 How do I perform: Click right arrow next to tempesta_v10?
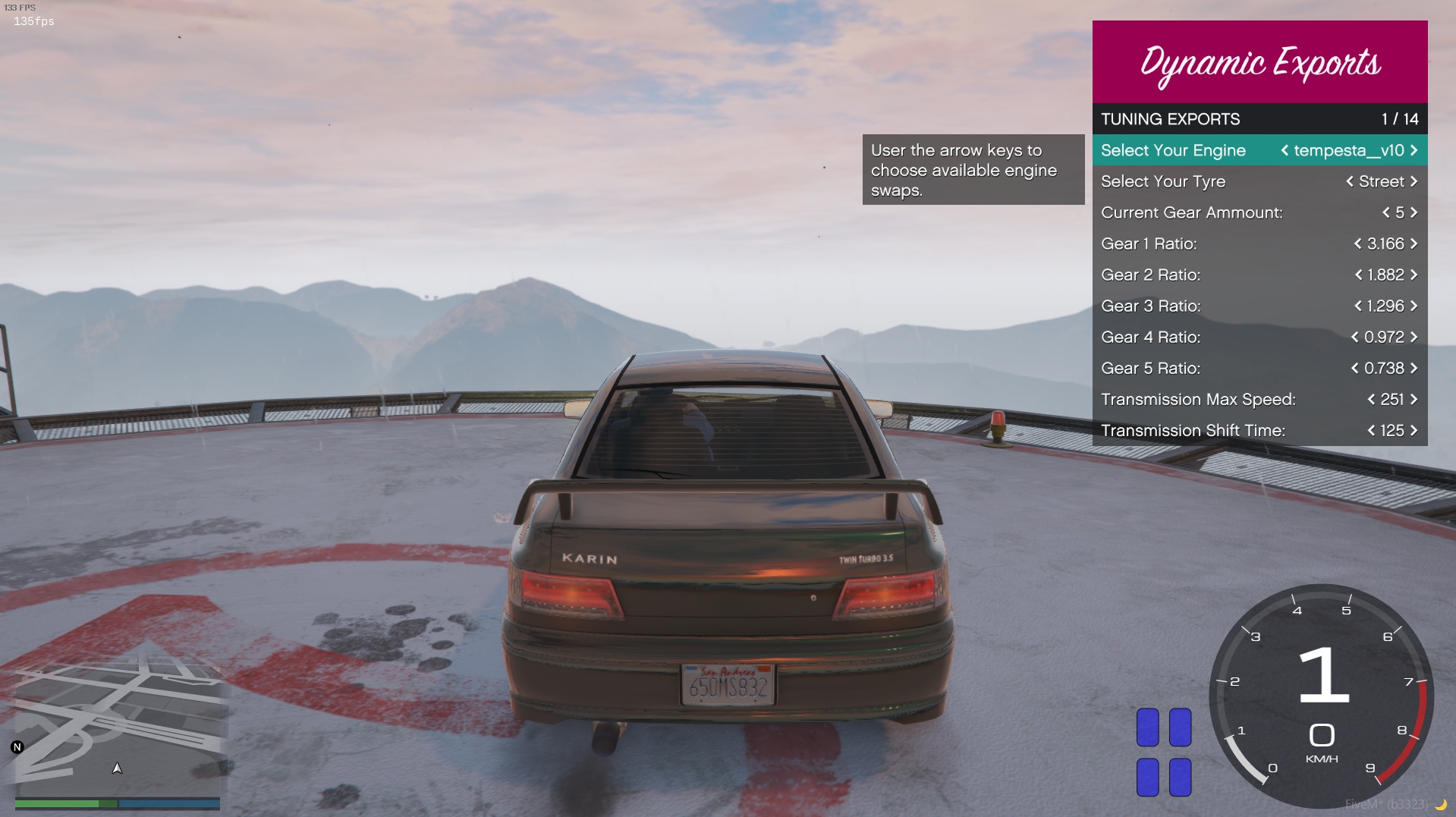(x=1414, y=150)
